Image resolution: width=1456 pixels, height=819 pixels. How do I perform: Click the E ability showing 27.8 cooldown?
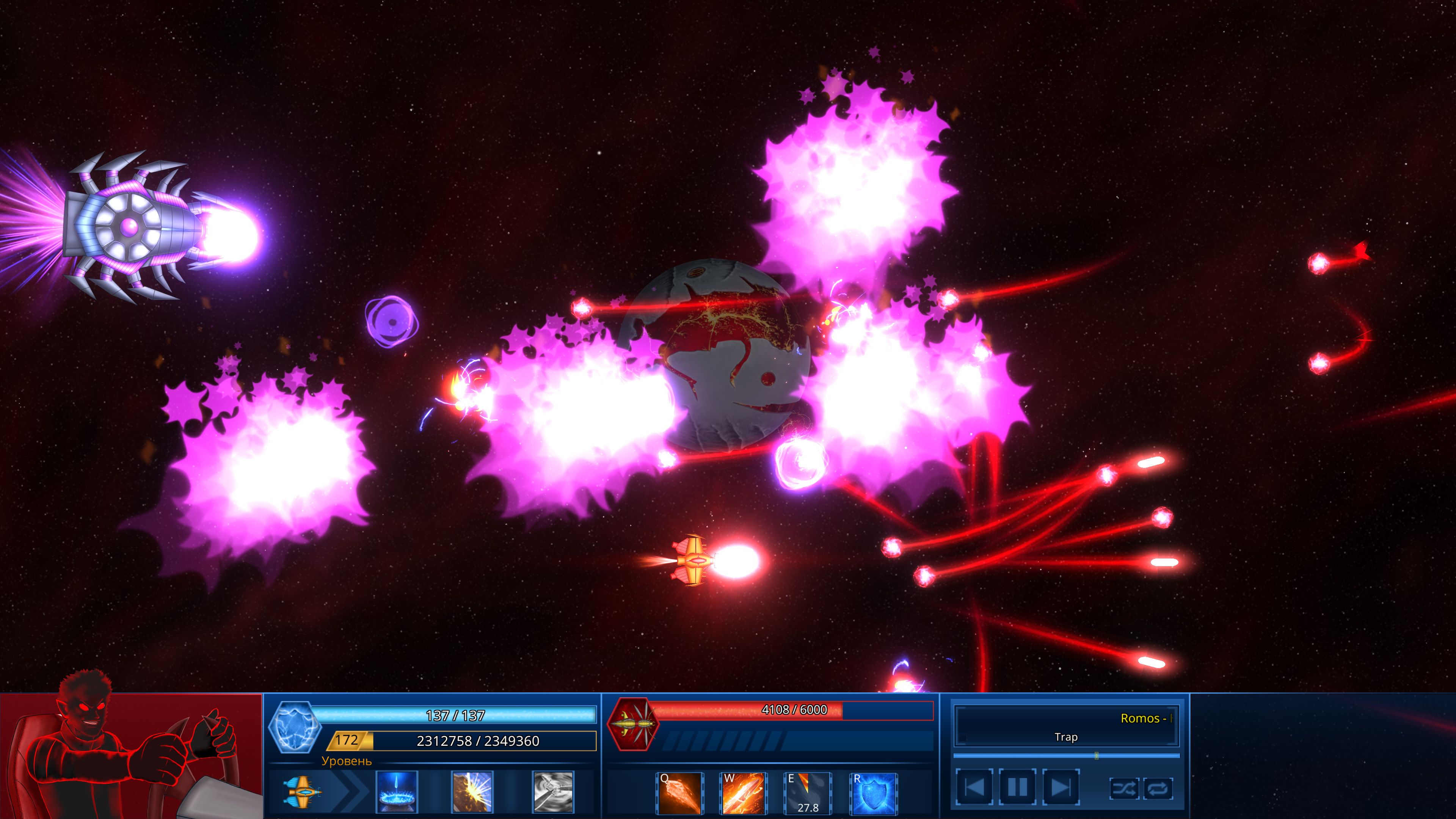pos(807,794)
